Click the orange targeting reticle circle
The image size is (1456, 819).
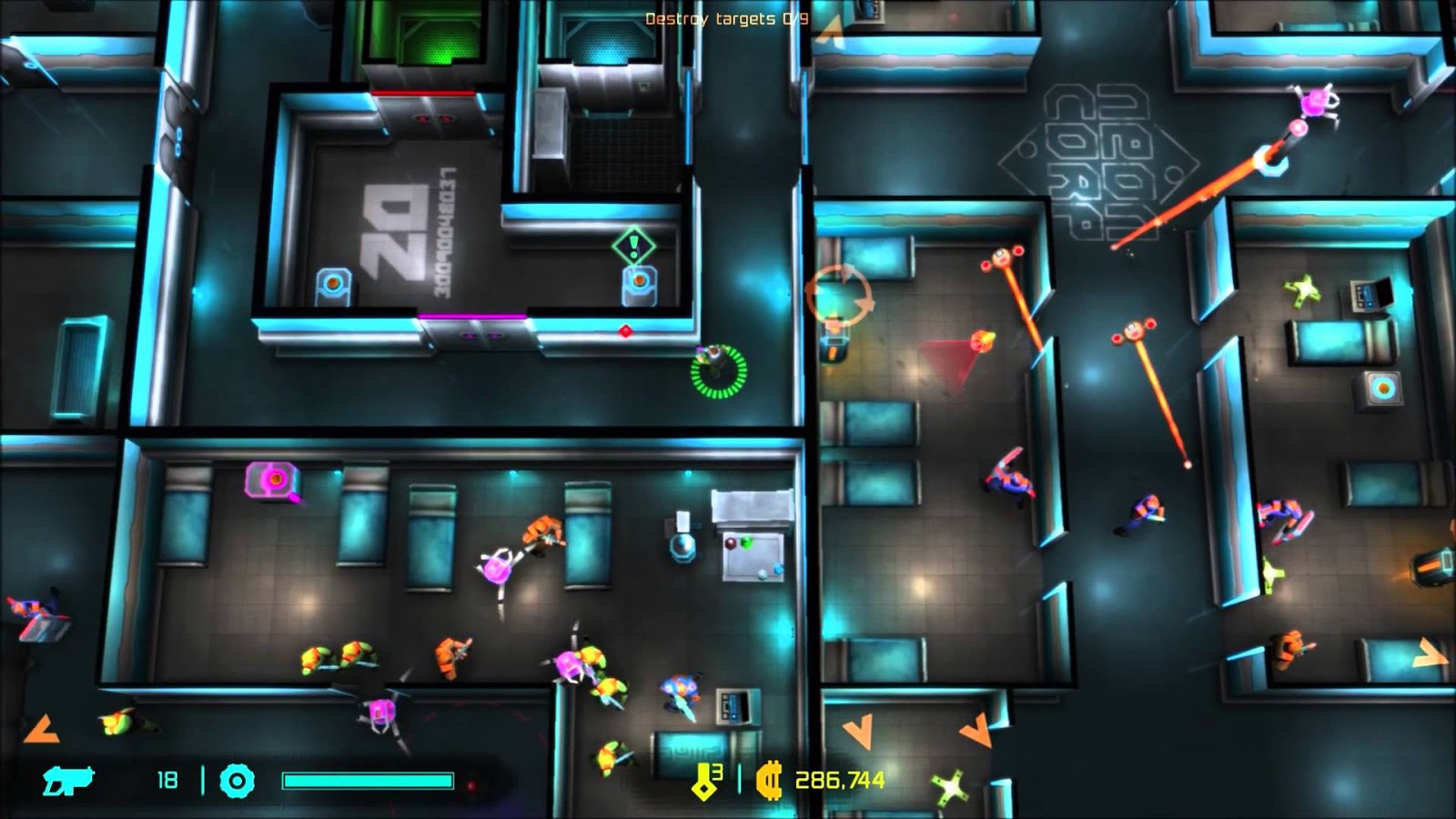click(x=843, y=294)
